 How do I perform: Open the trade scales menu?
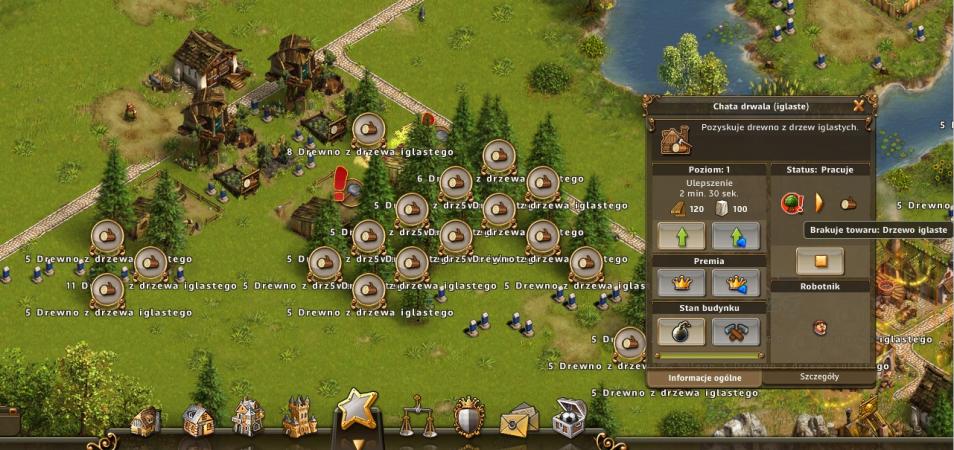click(412, 418)
